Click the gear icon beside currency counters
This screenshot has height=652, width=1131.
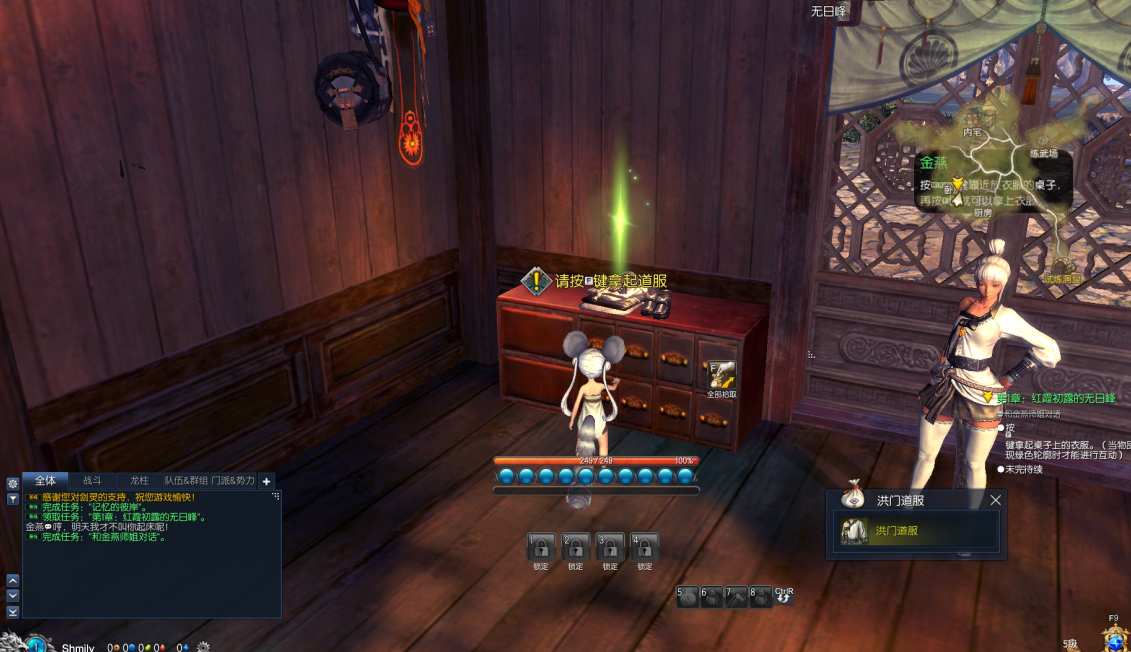tap(203, 647)
